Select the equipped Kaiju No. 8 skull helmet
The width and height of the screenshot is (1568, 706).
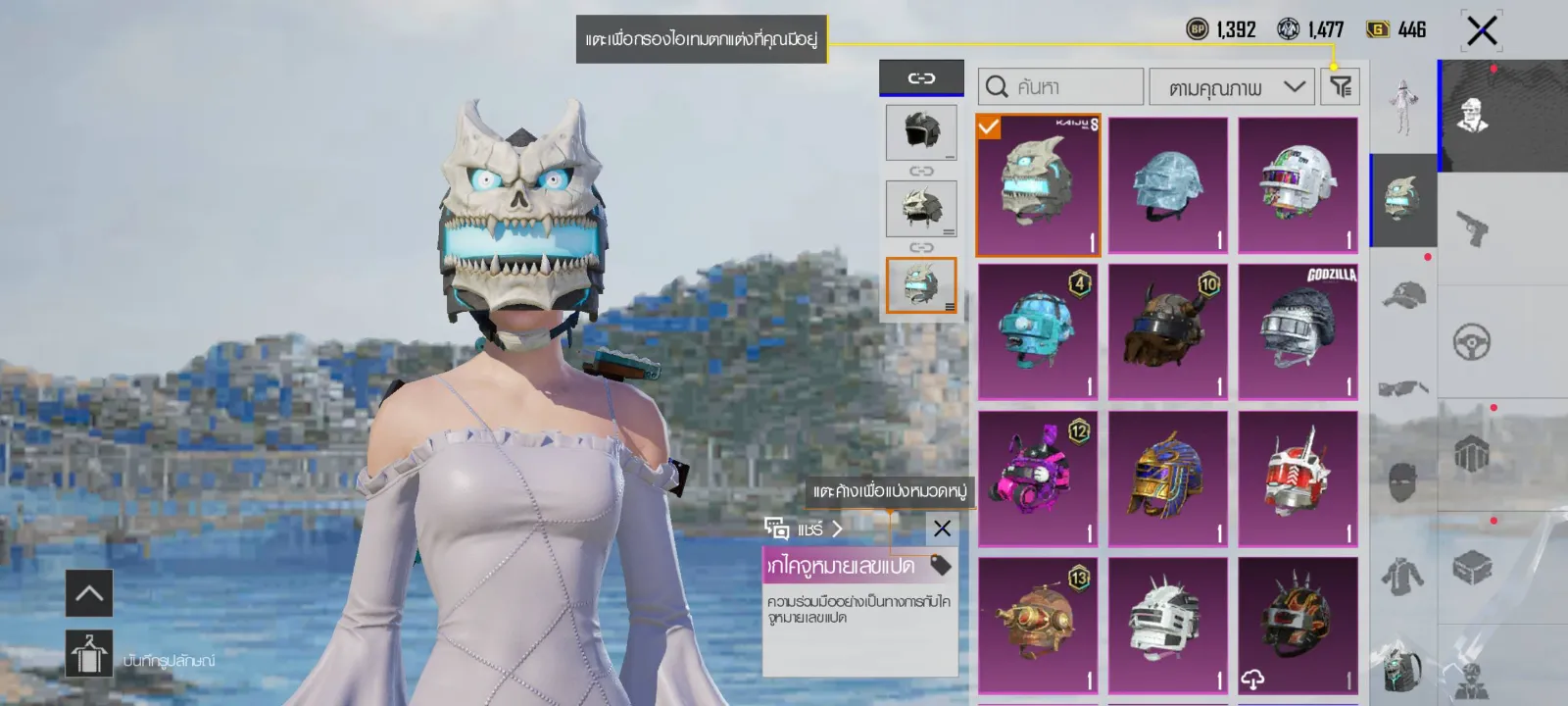pyautogui.click(x=1038, y=185)
